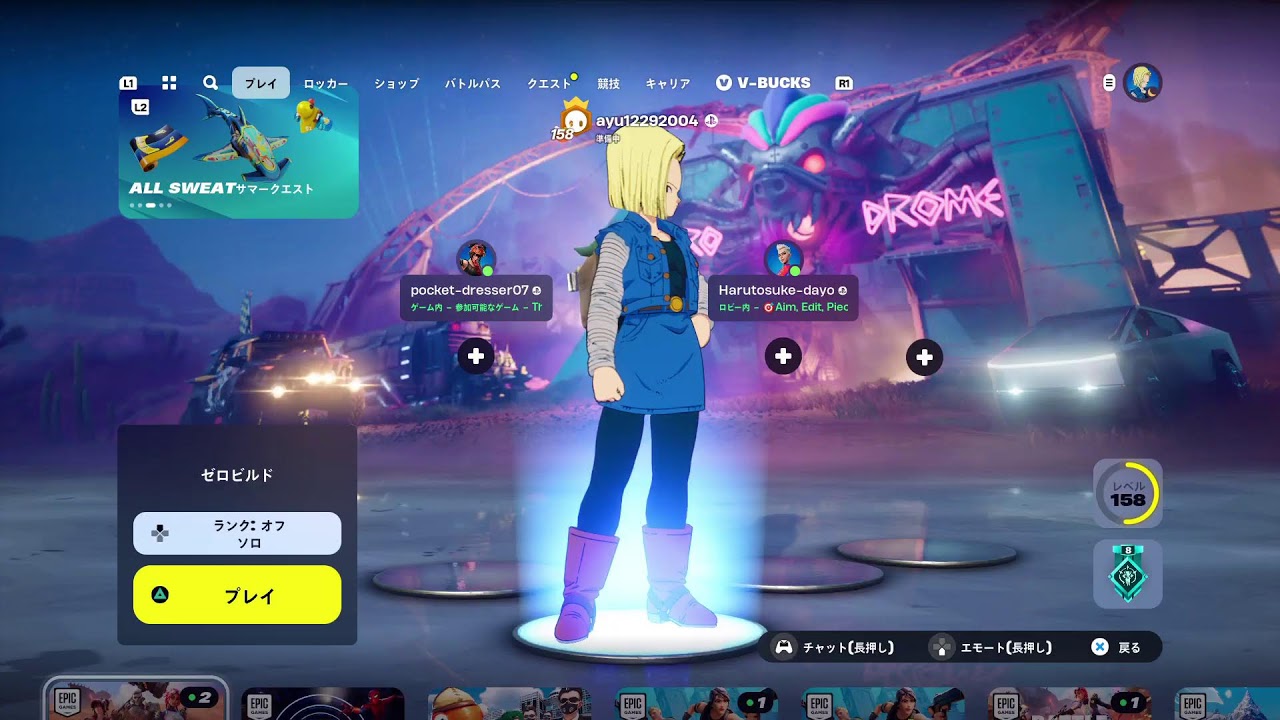Click the plus button below Harutosuke-dayo
This screenshot has height=720, width=1280.
click(783, 356)
